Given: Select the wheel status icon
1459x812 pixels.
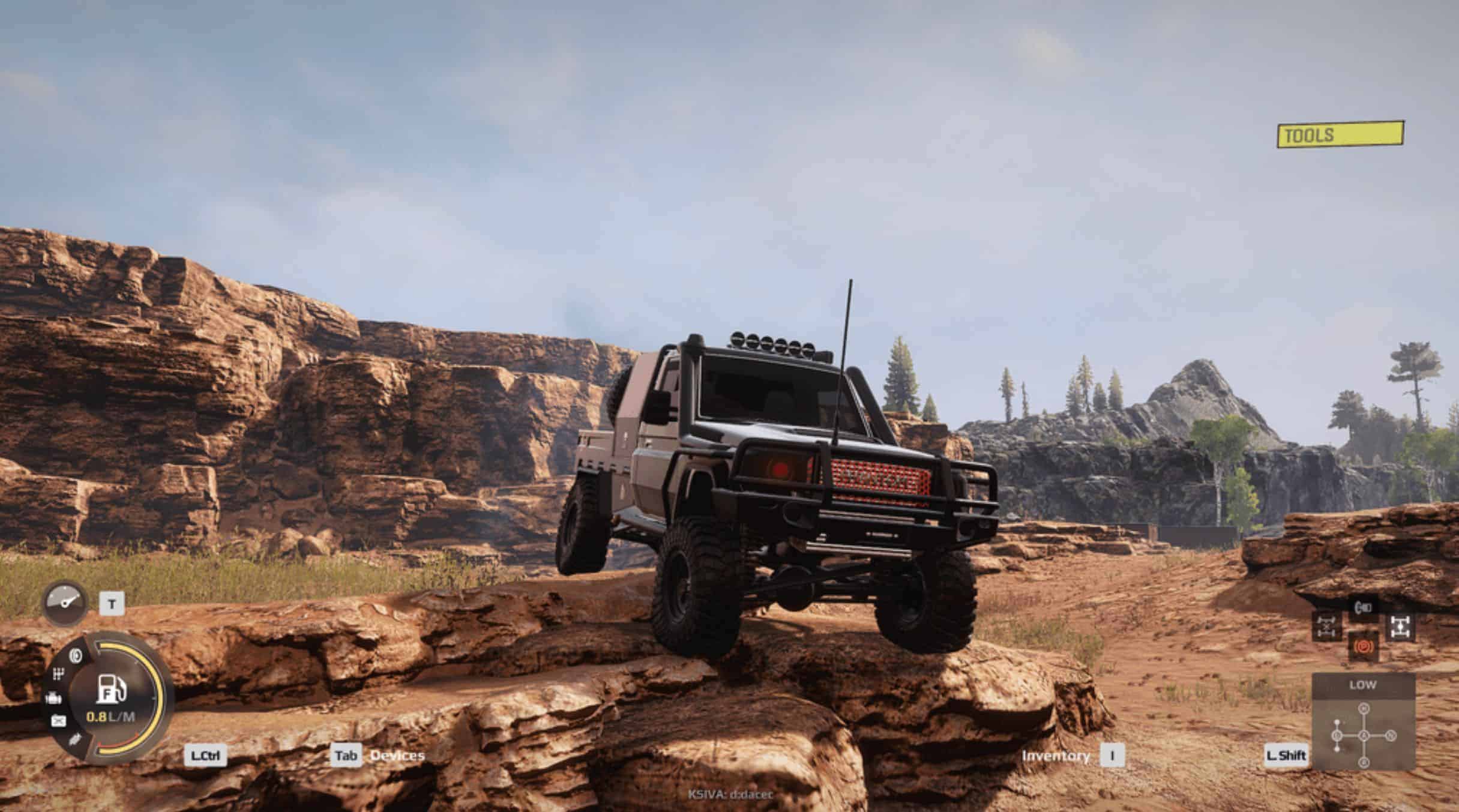Looking at the screenshot, I should tap(76, 656).
